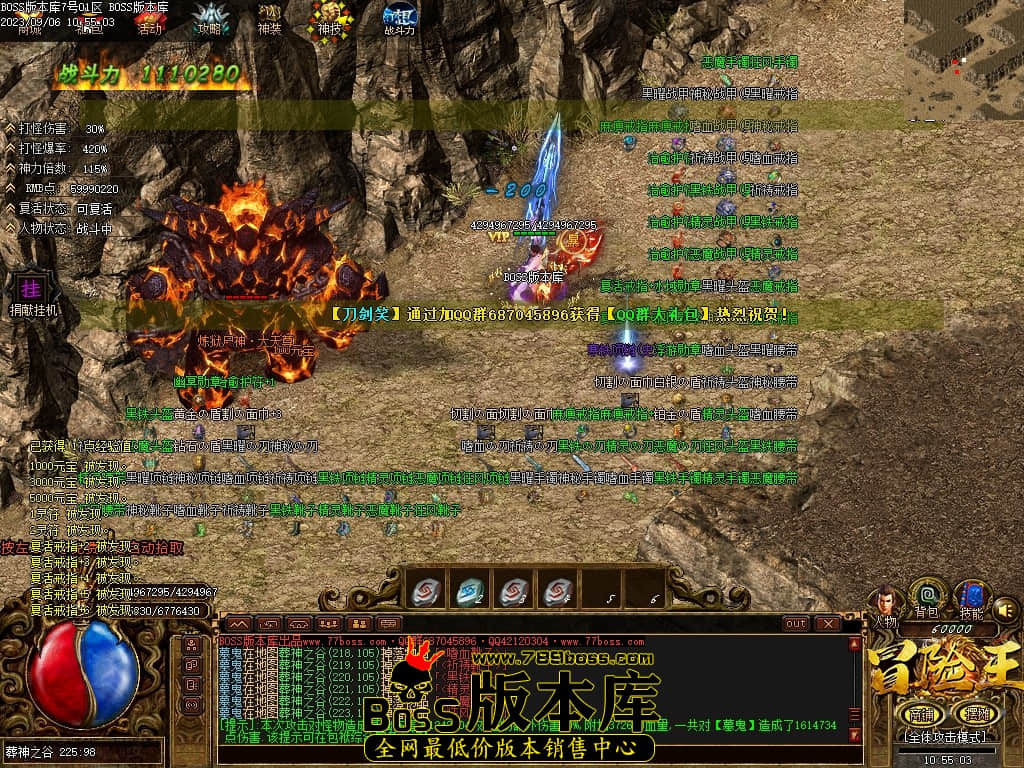Use the red rune in hotbar slot 1

[426, 592]
